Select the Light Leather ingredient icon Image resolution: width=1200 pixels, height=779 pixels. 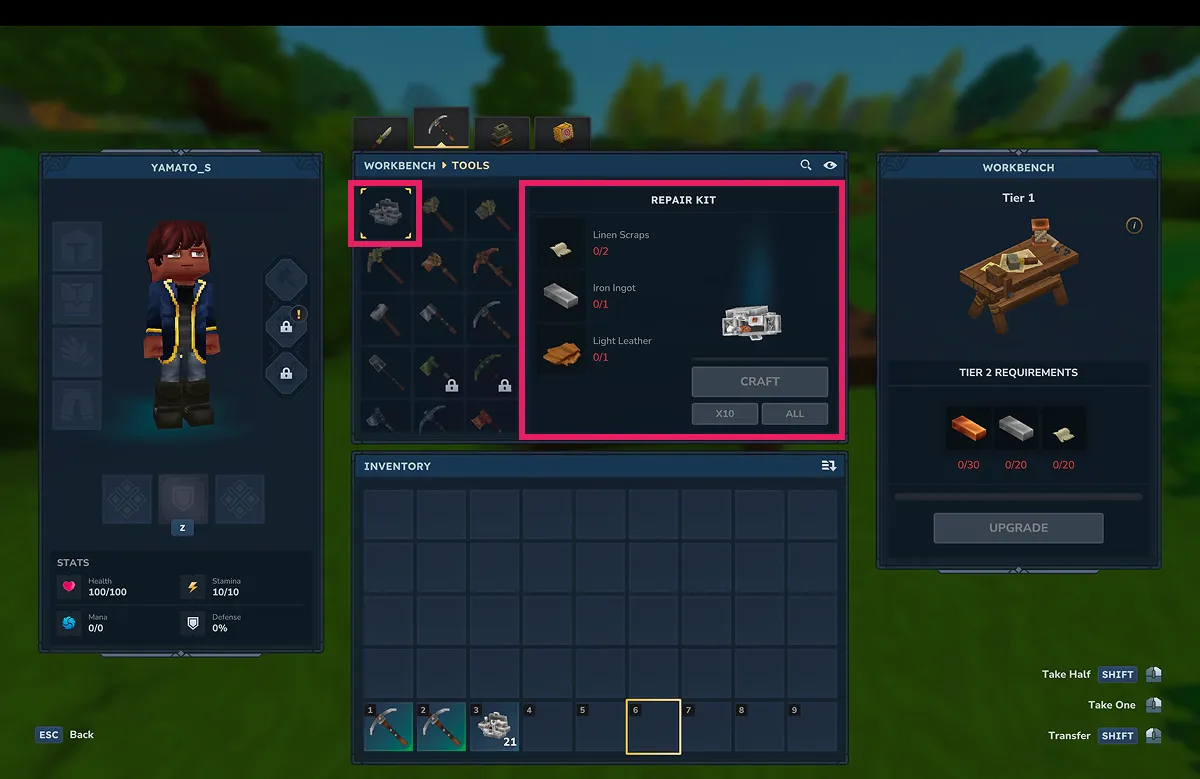(560, 349)
